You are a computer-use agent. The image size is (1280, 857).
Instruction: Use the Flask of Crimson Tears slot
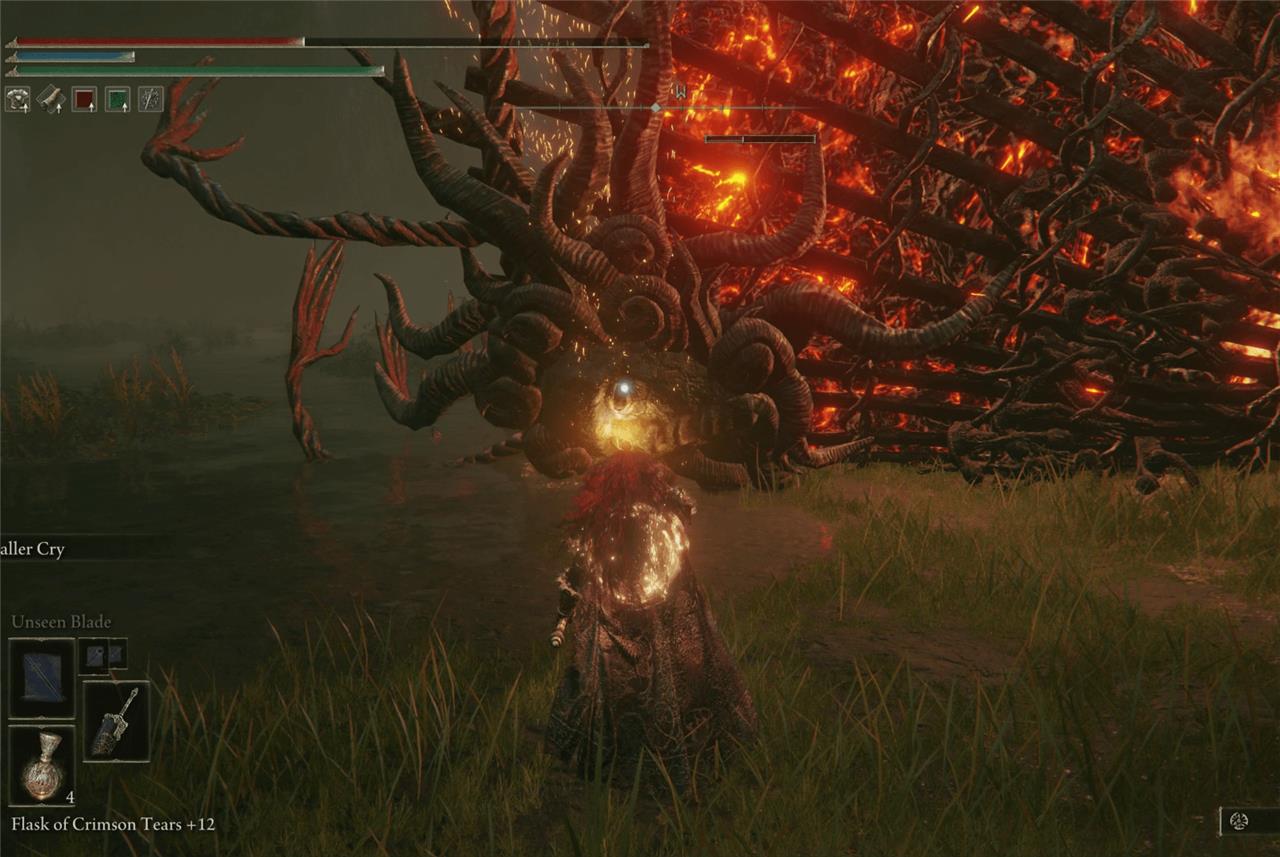(x=42, y=765)
